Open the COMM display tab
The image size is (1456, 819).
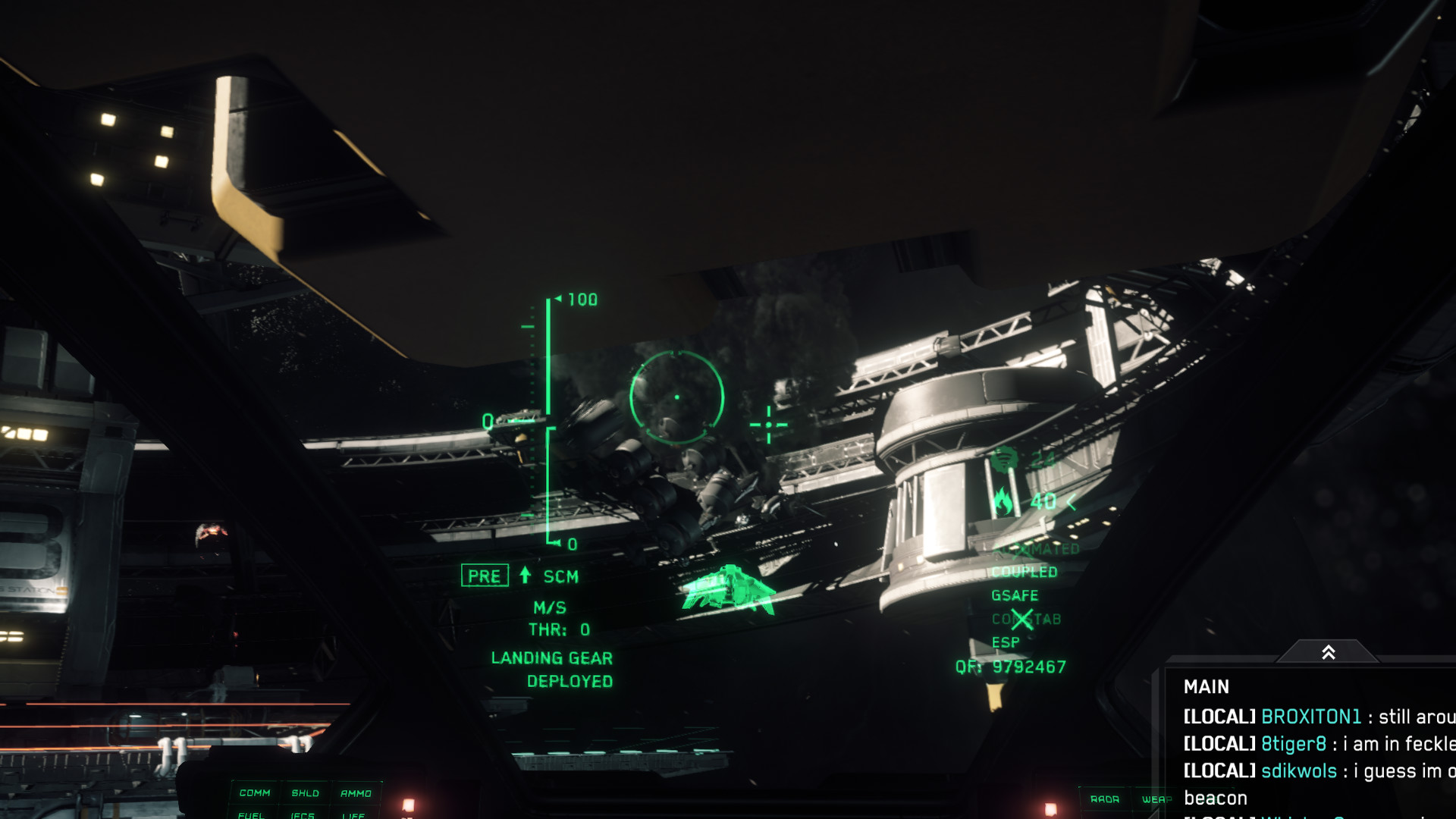(255, 793)
